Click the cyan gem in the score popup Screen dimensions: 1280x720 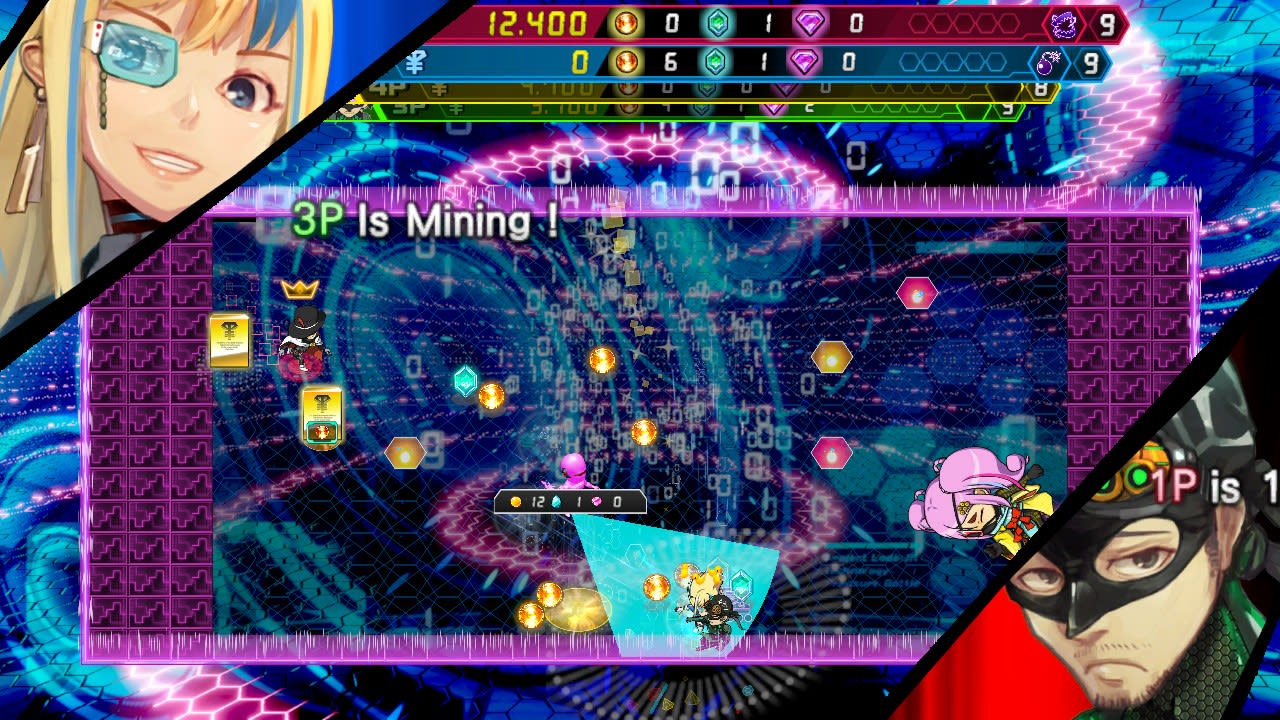pyautogui.click(x=556, y=501)
